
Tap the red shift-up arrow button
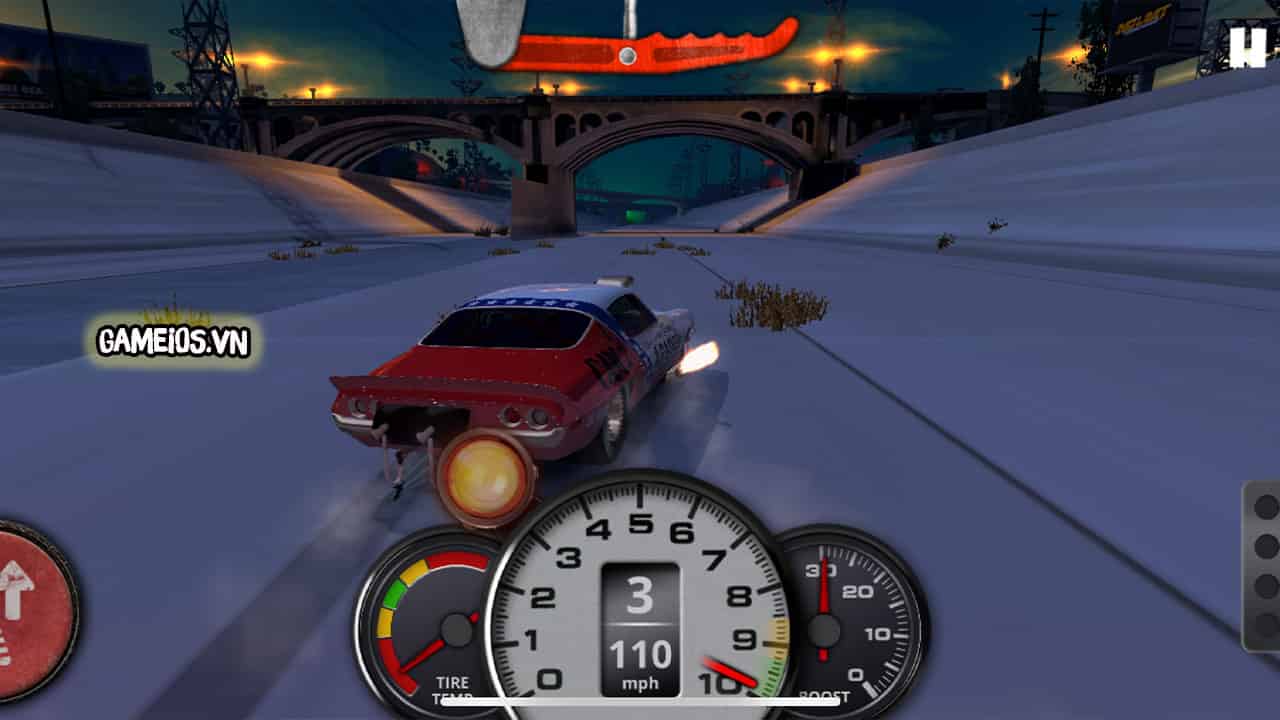click(x=20, y=600)
